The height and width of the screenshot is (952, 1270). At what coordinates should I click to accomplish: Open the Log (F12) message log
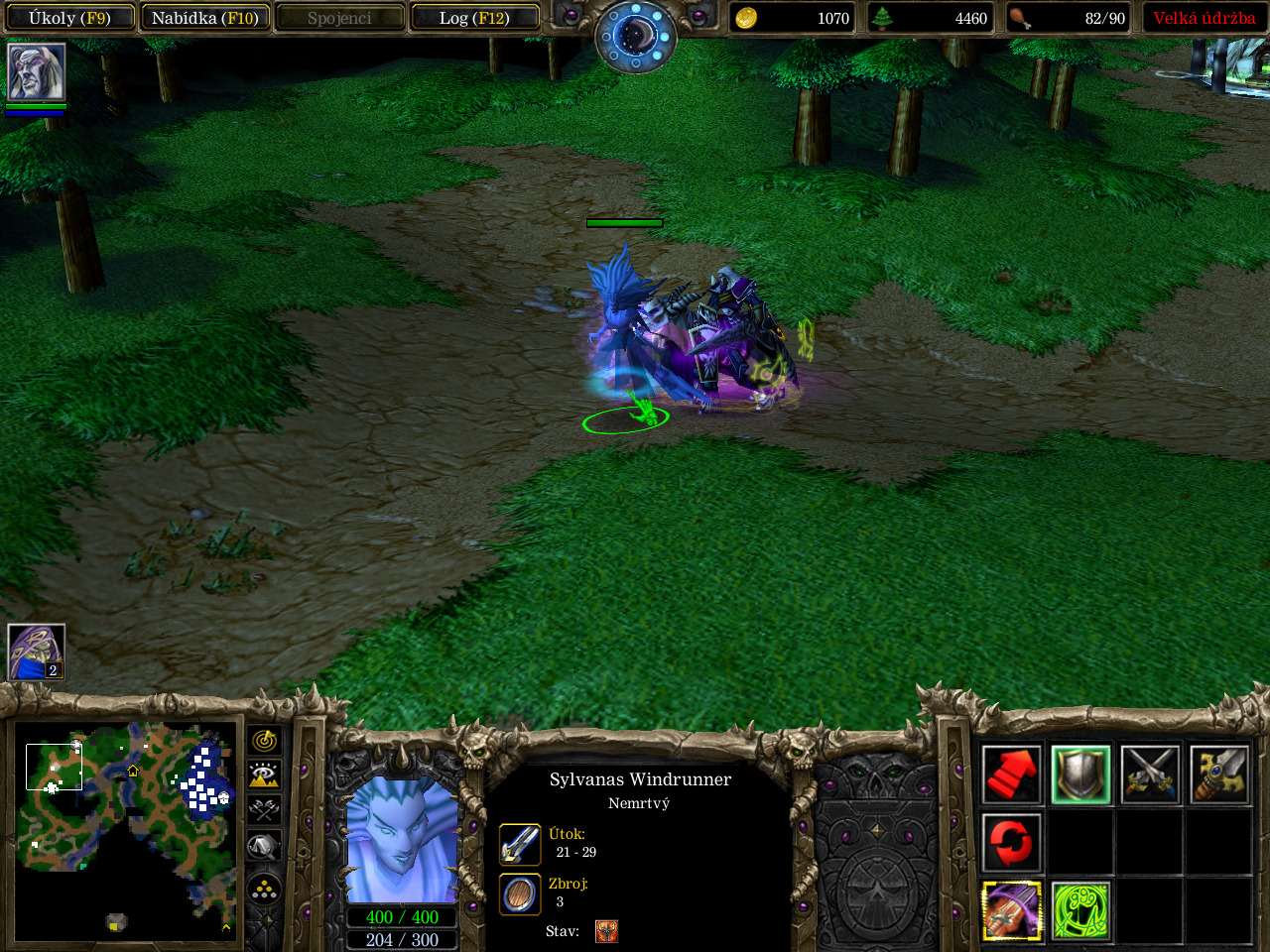(474, 18)
